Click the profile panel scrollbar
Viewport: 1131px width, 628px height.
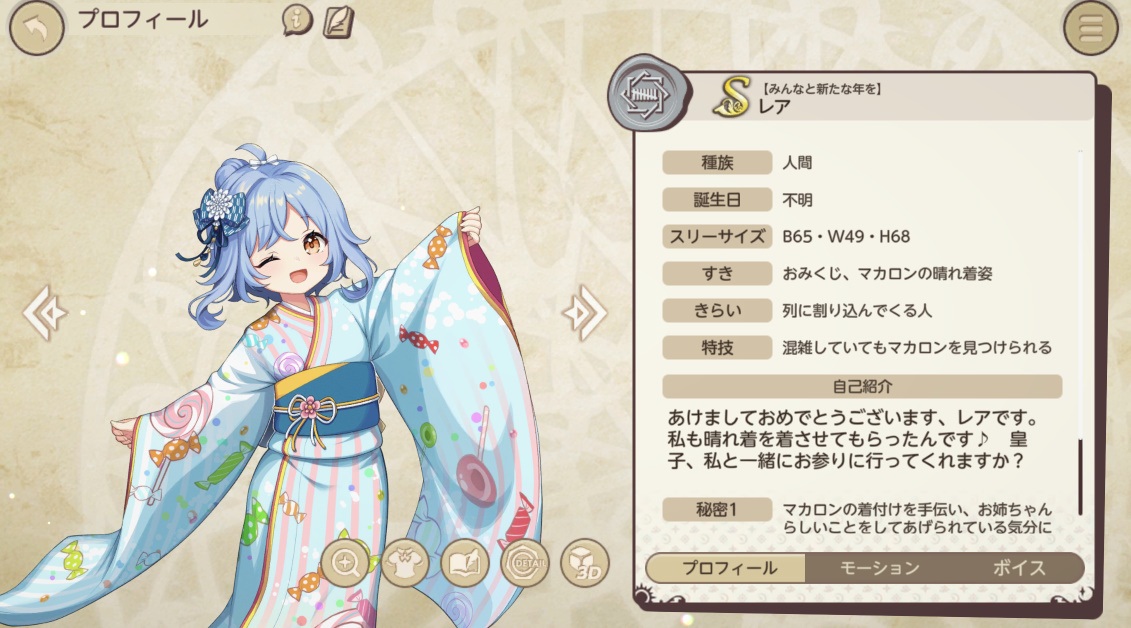pyautogui.click(x=1080, y=470)
